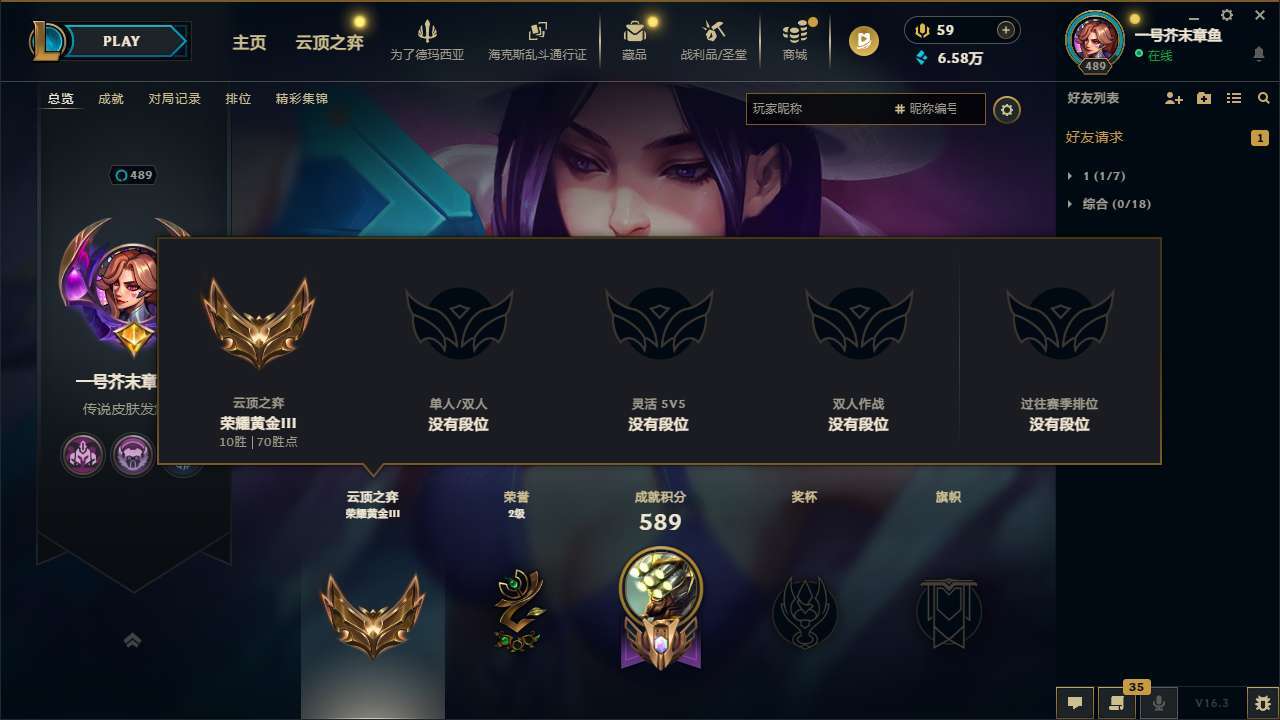Click the PLAY button
Image resolution: width=1280 pixels, height=720 pixels.
pos(122,41)
